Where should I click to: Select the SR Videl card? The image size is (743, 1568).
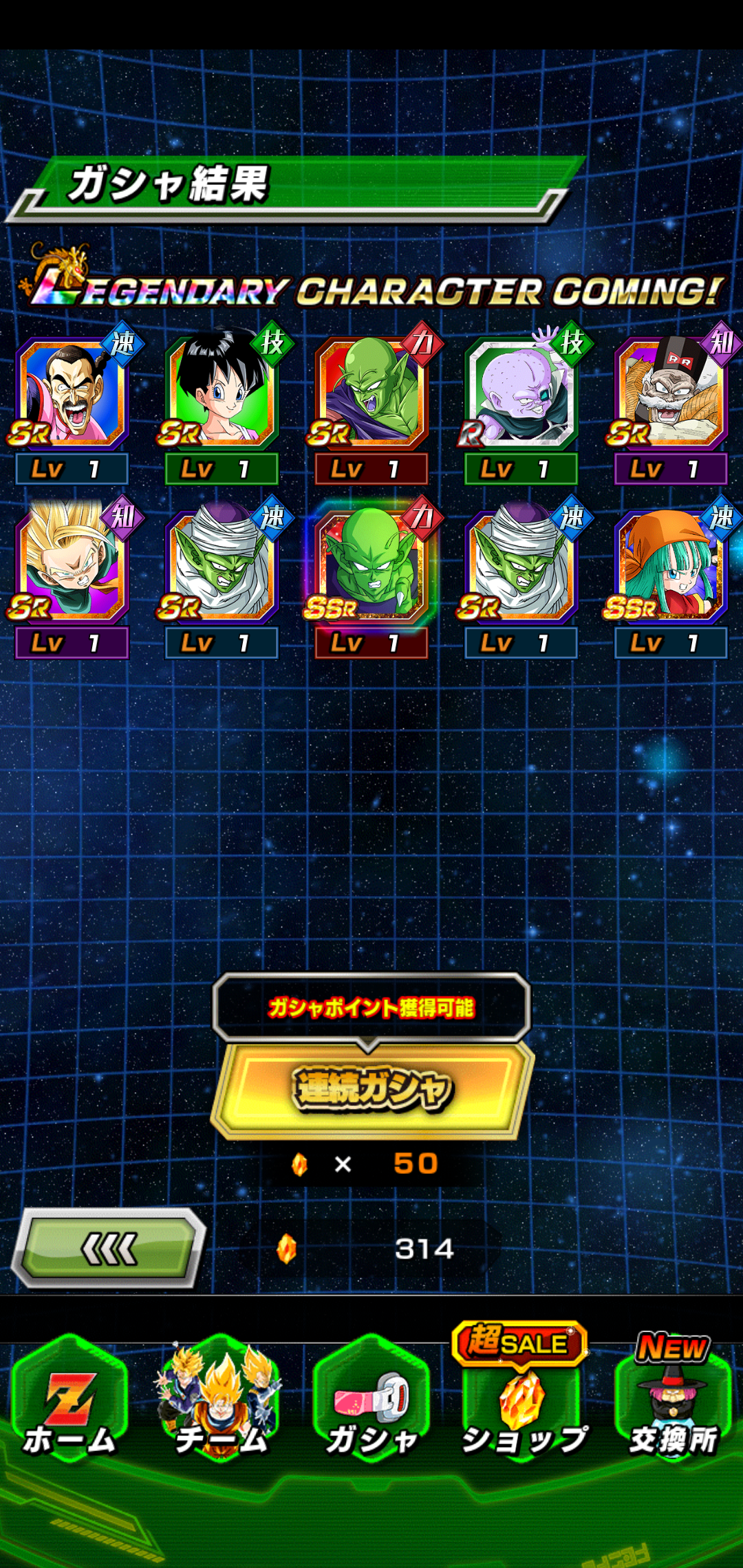click(x=222, y=393)
